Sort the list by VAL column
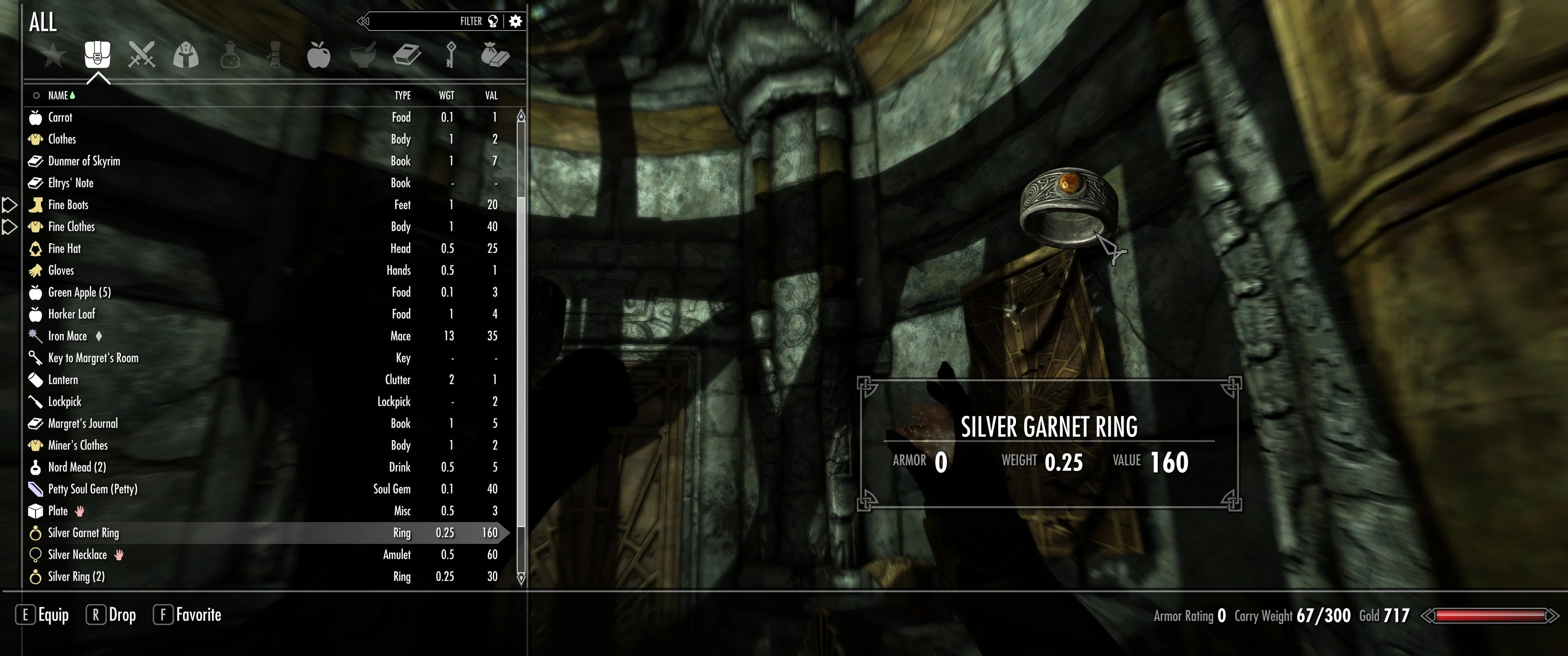 (491, 96)
